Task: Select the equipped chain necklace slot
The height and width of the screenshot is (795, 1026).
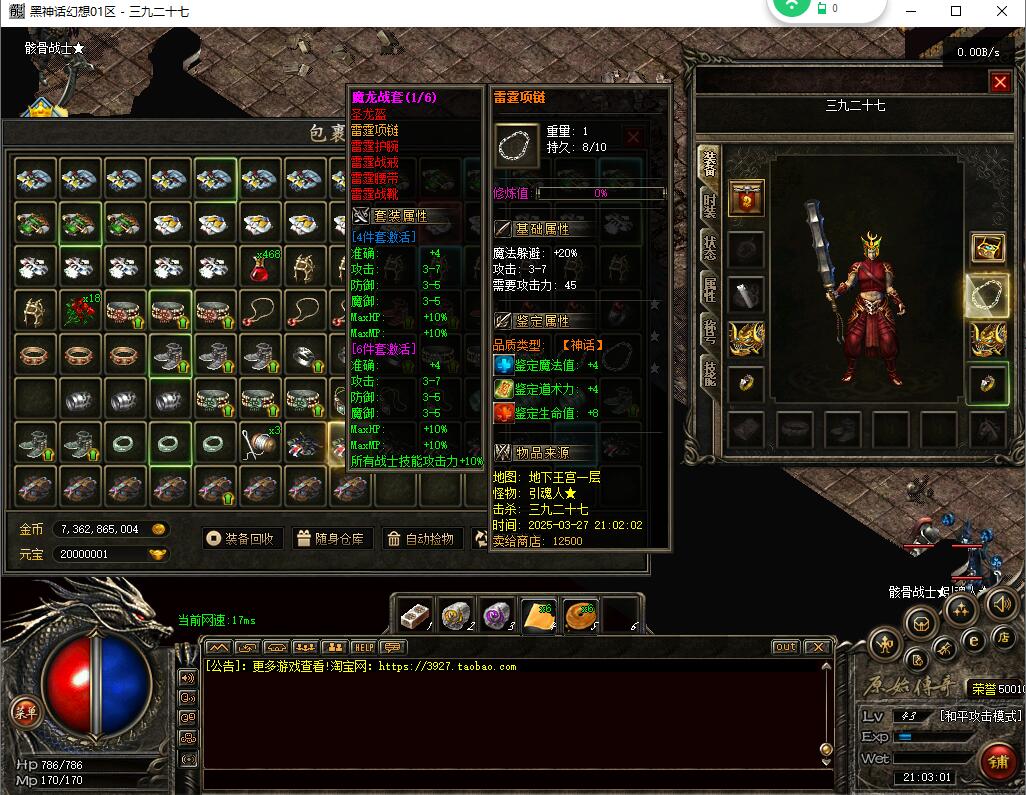Action: (987, 294)
